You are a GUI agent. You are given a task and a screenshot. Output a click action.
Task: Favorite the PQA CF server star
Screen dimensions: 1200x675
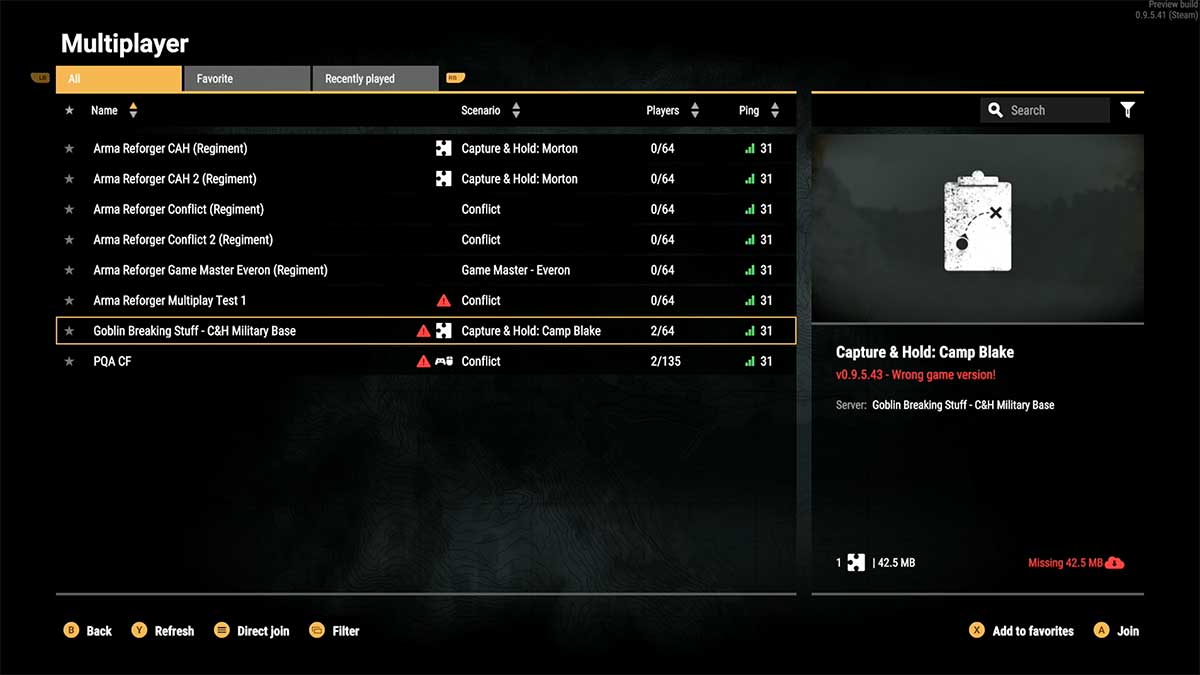point(69,361)
